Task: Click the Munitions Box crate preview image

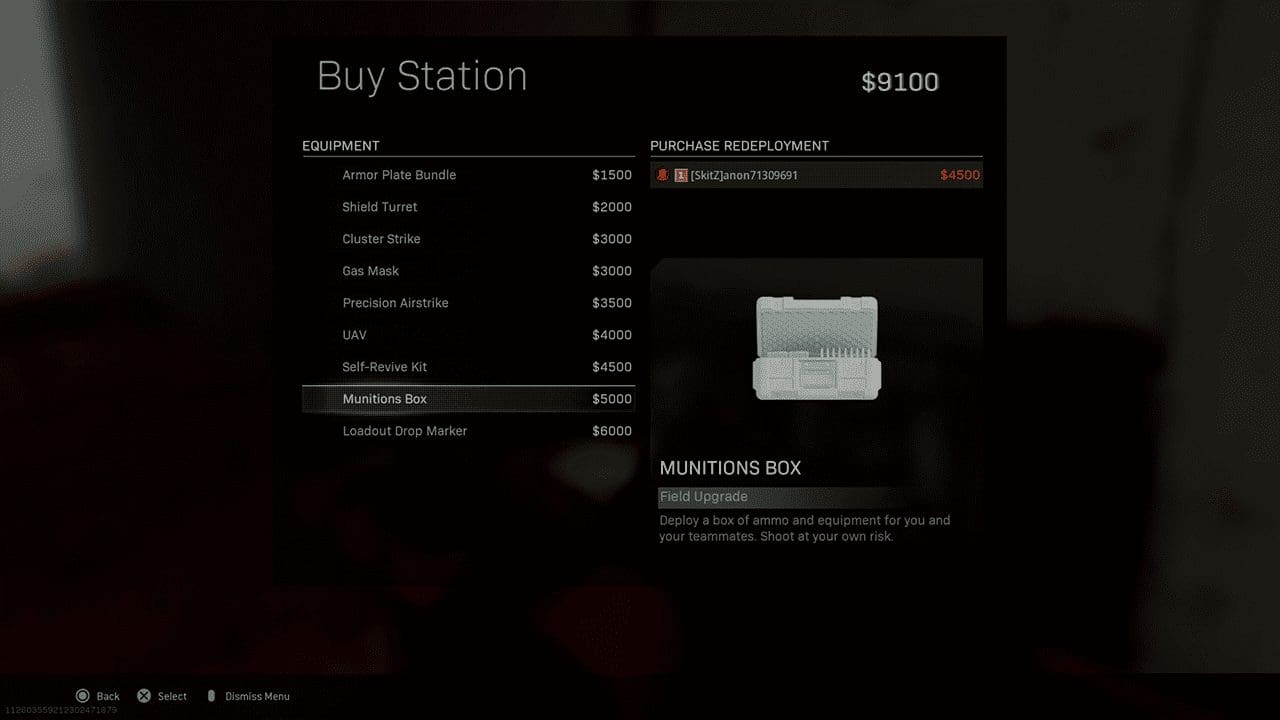Action: pyautogui.click(x=816, y=350)
